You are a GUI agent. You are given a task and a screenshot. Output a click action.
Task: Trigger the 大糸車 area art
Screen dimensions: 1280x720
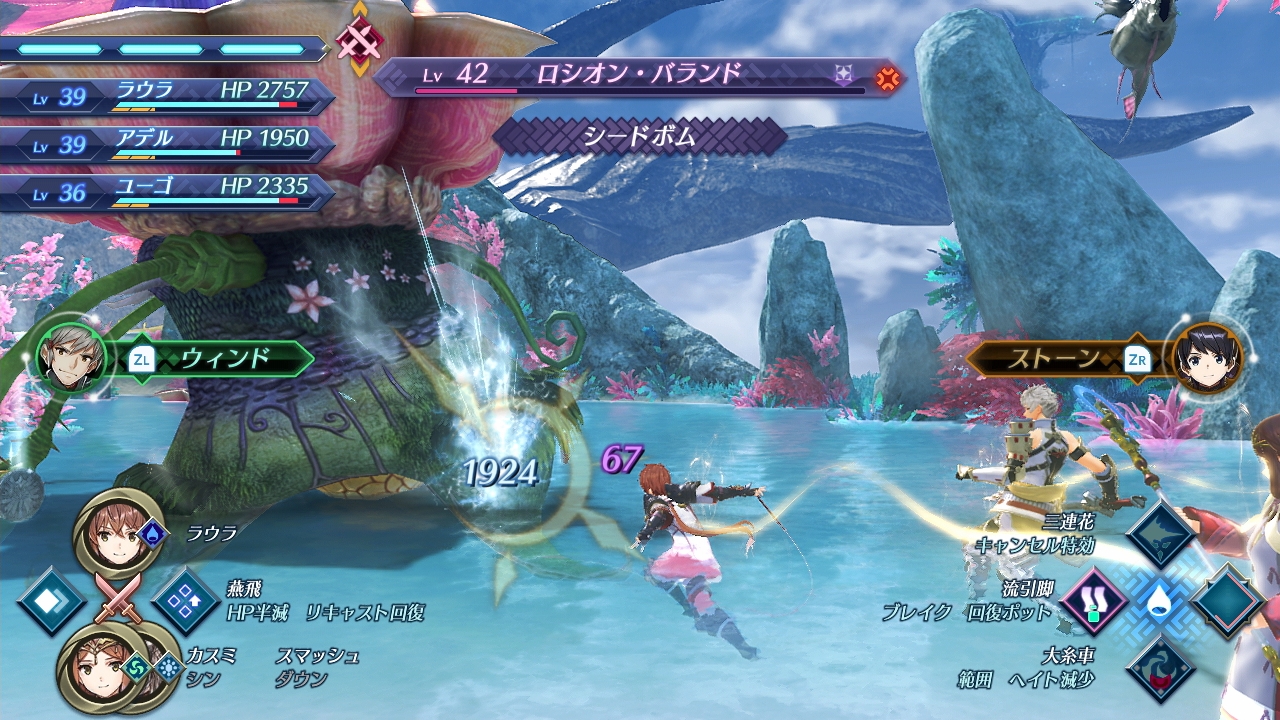[1161, 668]
